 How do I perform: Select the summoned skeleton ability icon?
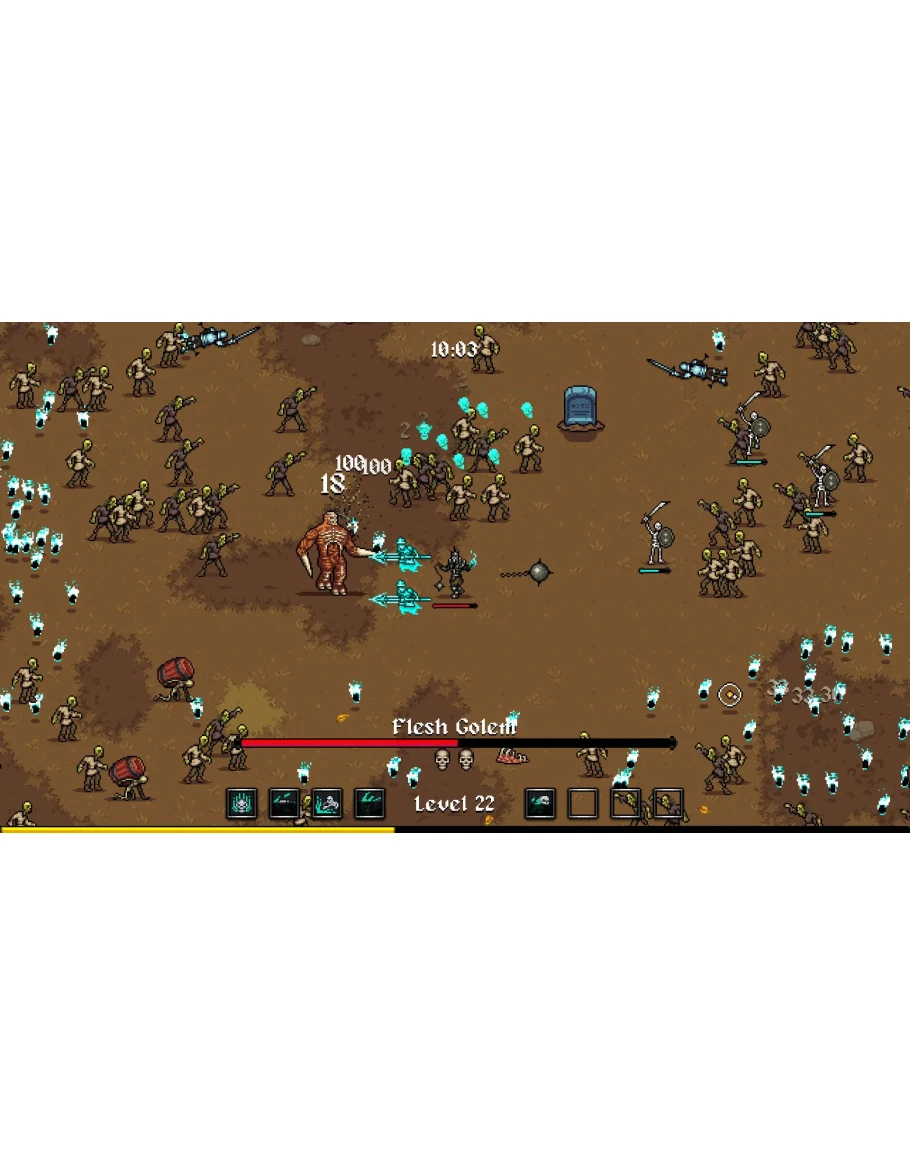click(x=327, y=803)
